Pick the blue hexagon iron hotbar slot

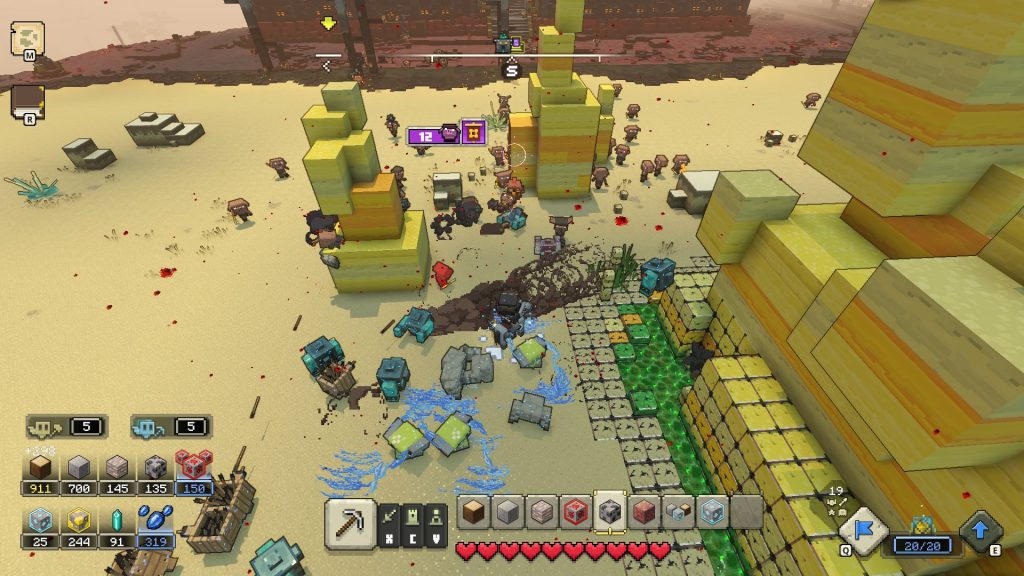coord(711,512)
